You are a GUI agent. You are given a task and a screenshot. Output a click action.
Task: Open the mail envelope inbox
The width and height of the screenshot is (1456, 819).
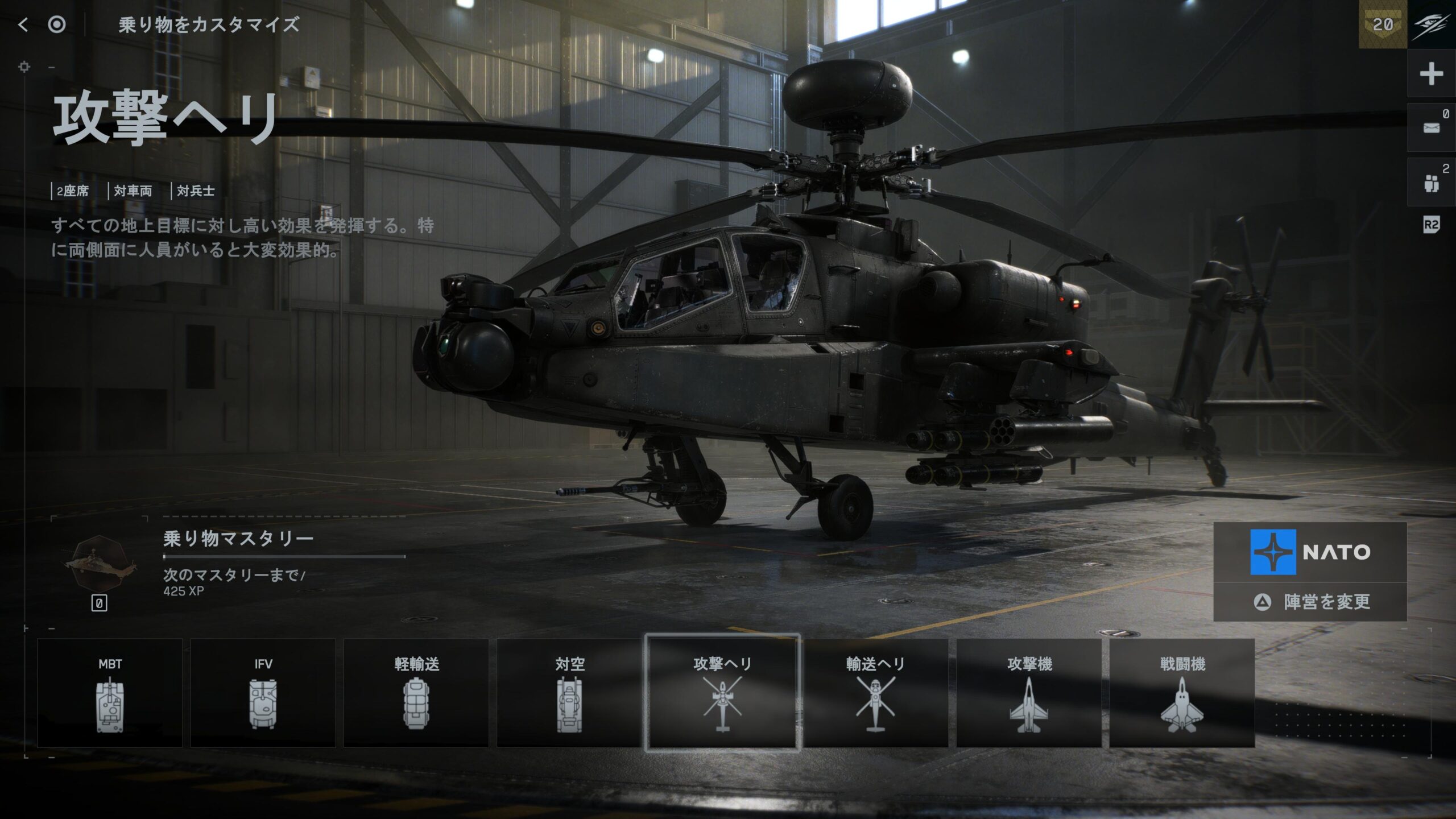(x=1431, y=128)
